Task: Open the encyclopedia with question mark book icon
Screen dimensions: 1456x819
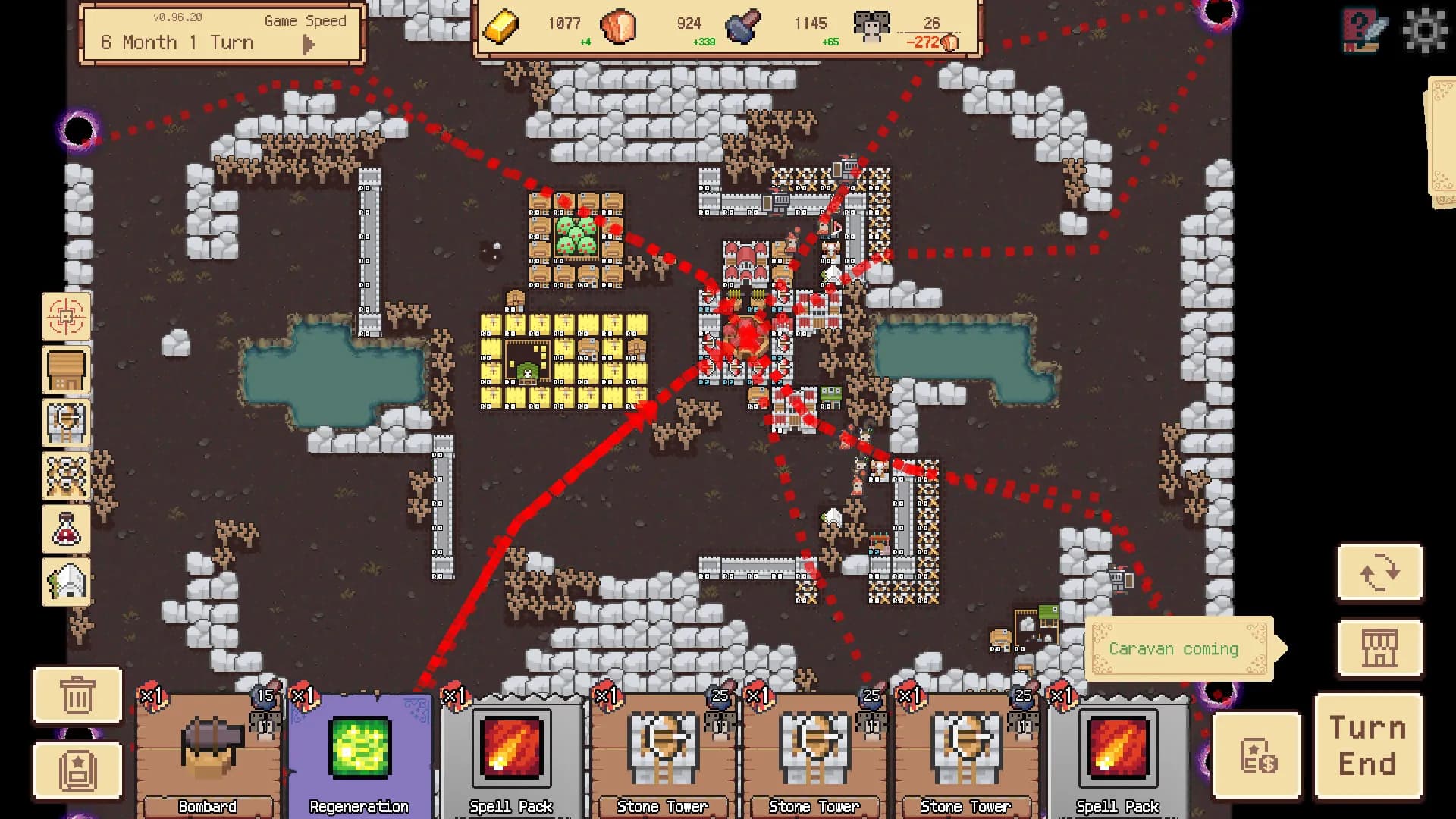Action: click(1361, 30)
